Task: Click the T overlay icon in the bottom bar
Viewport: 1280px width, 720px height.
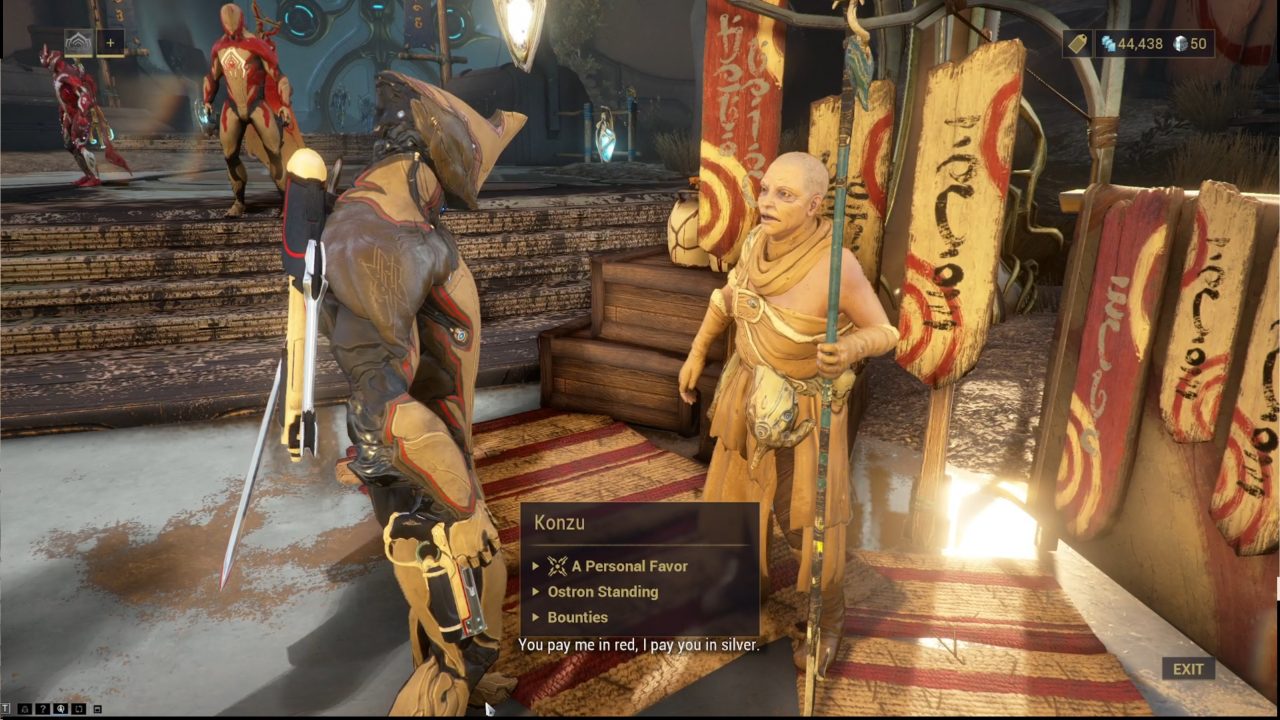Action: 5,708
